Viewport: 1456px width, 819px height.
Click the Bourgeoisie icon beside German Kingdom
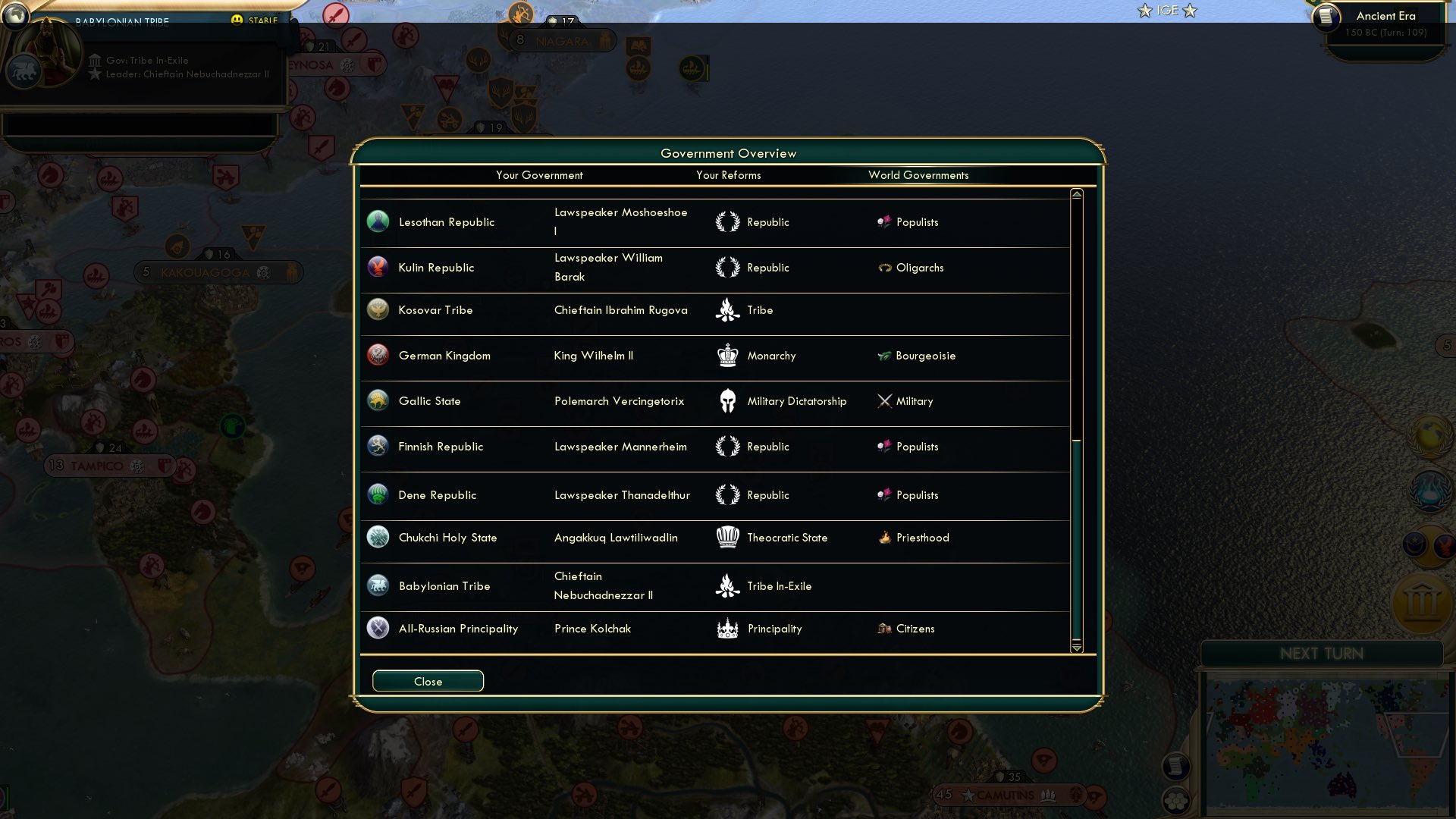[886, 355]
